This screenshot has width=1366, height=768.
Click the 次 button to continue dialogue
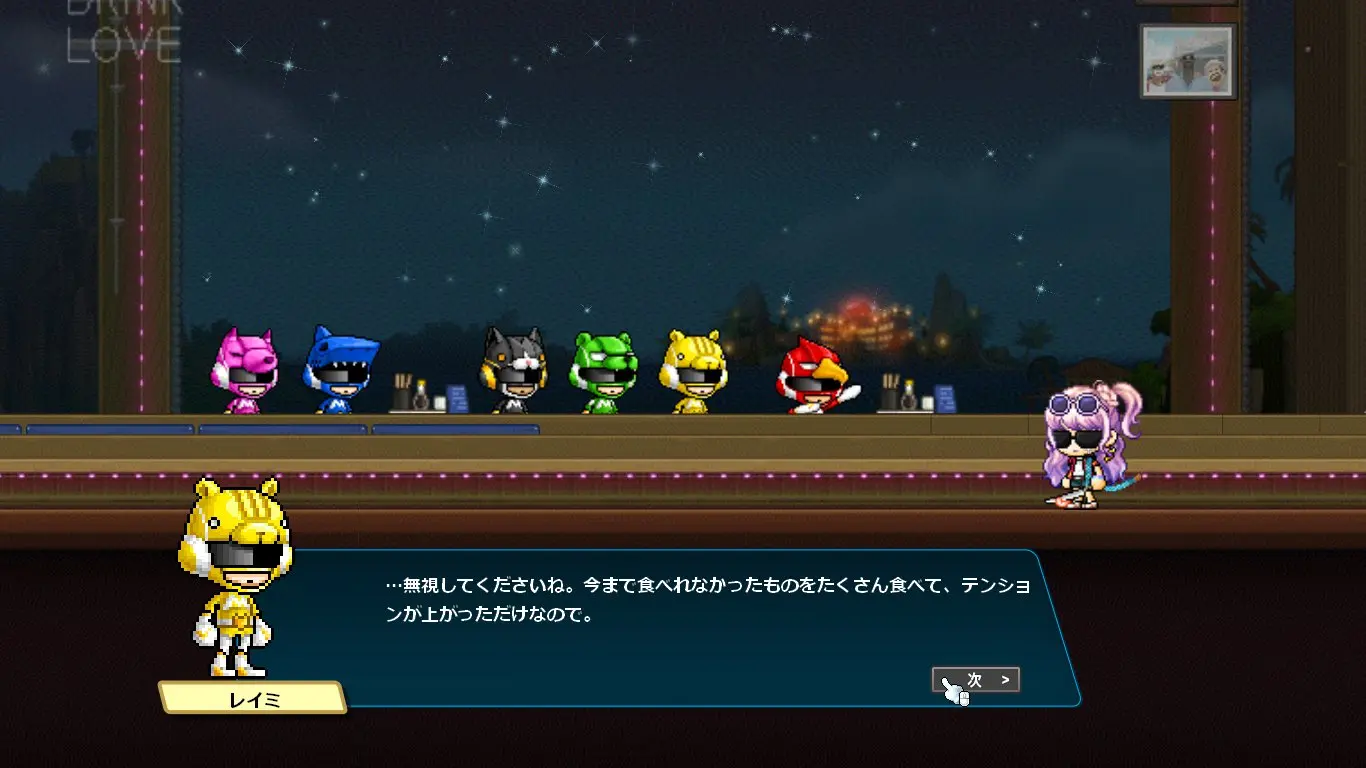click(976, 680)
